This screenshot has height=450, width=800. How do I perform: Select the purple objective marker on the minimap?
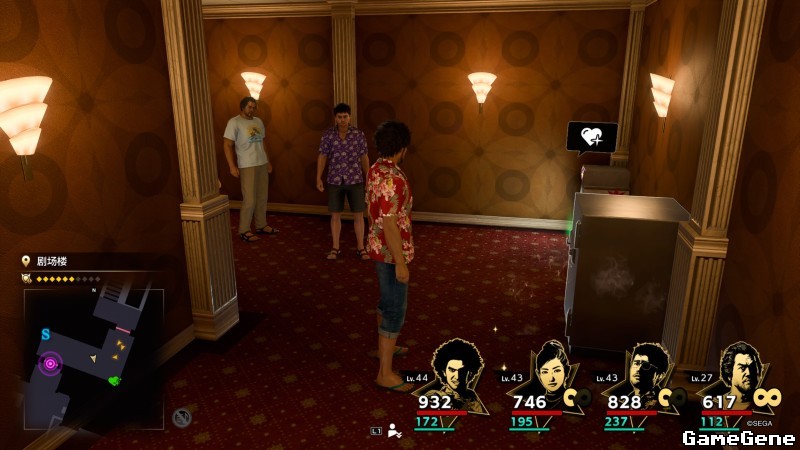[49, 364]
